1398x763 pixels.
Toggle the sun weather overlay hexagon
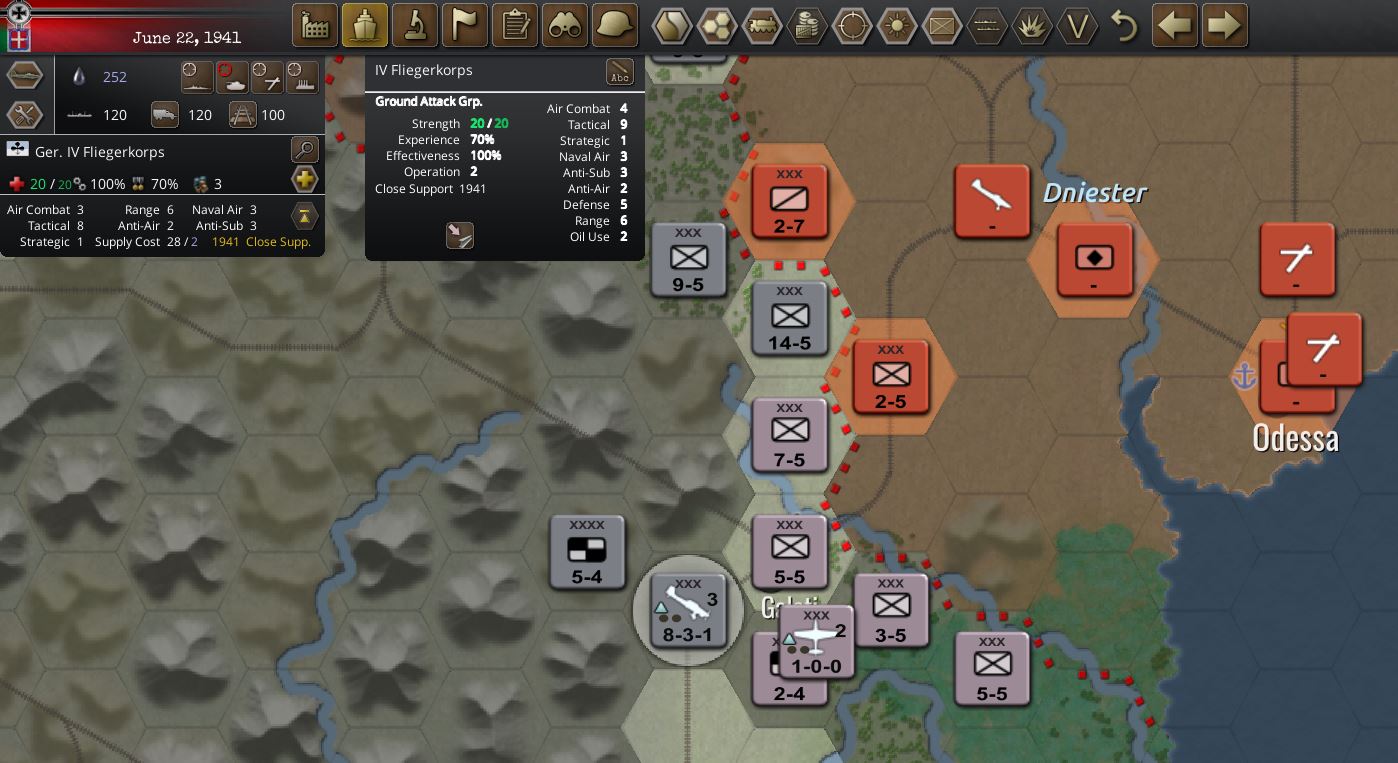point(897,26)
